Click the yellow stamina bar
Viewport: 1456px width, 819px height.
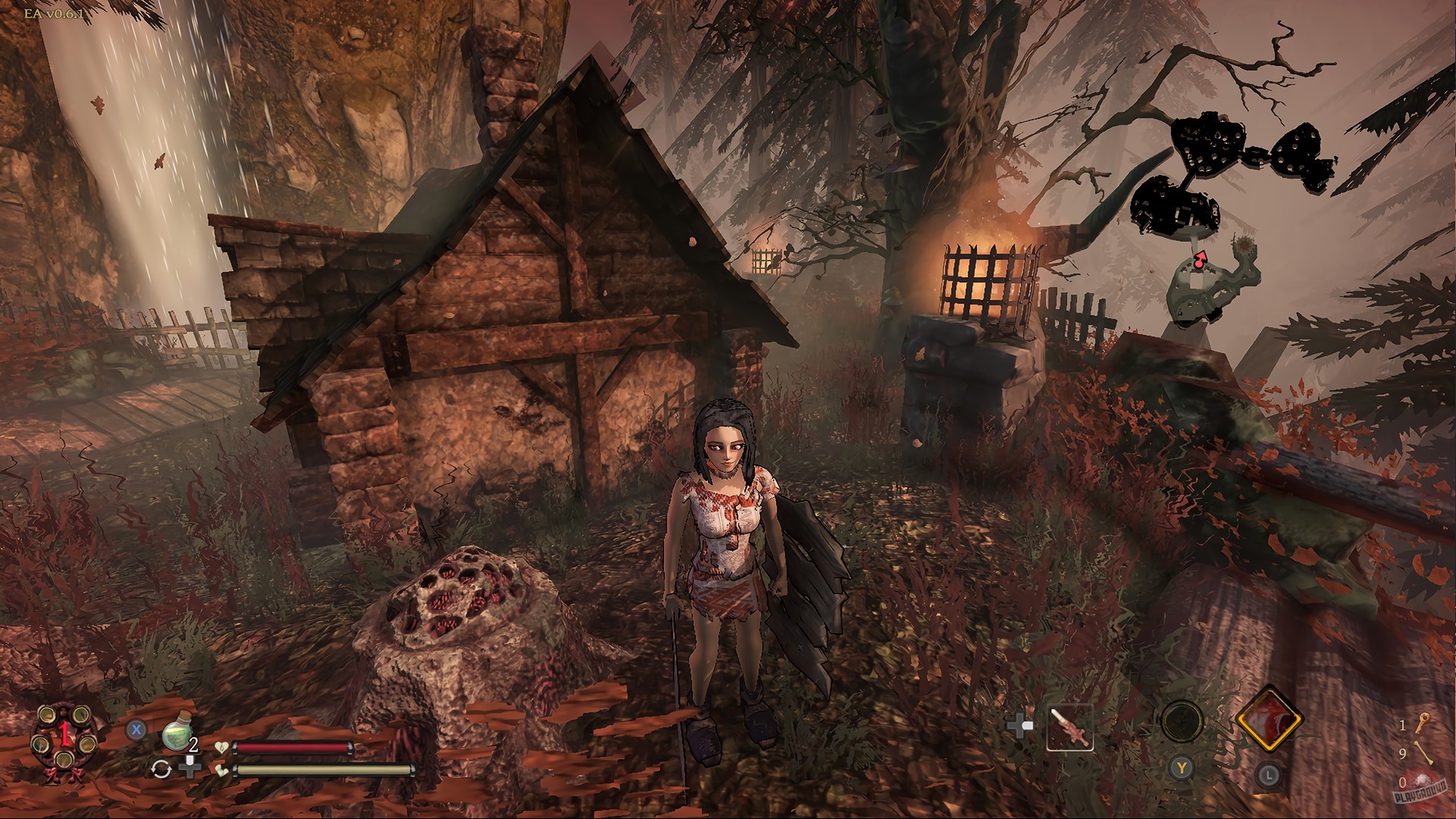pyautogui.click(x=325, y=770)
